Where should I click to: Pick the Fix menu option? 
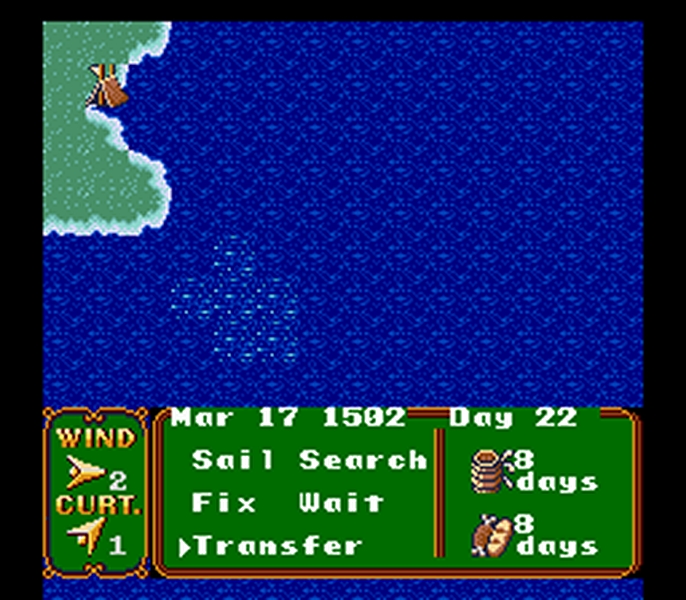(x=217, y=502)
